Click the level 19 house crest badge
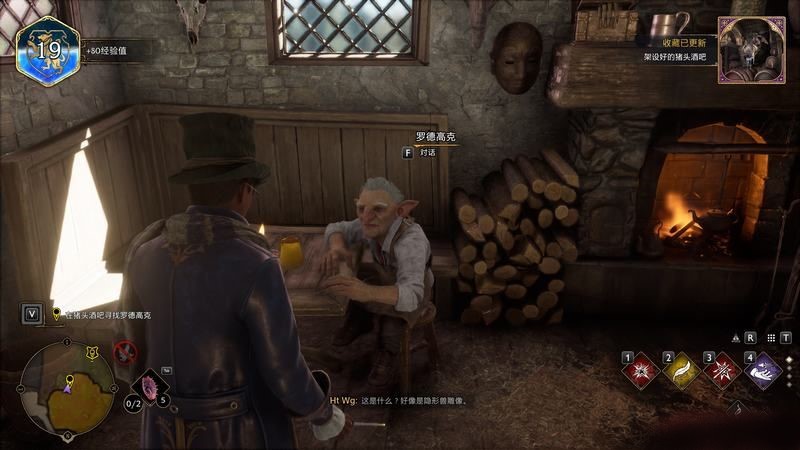The image size is (800, 450). point(45,48)
